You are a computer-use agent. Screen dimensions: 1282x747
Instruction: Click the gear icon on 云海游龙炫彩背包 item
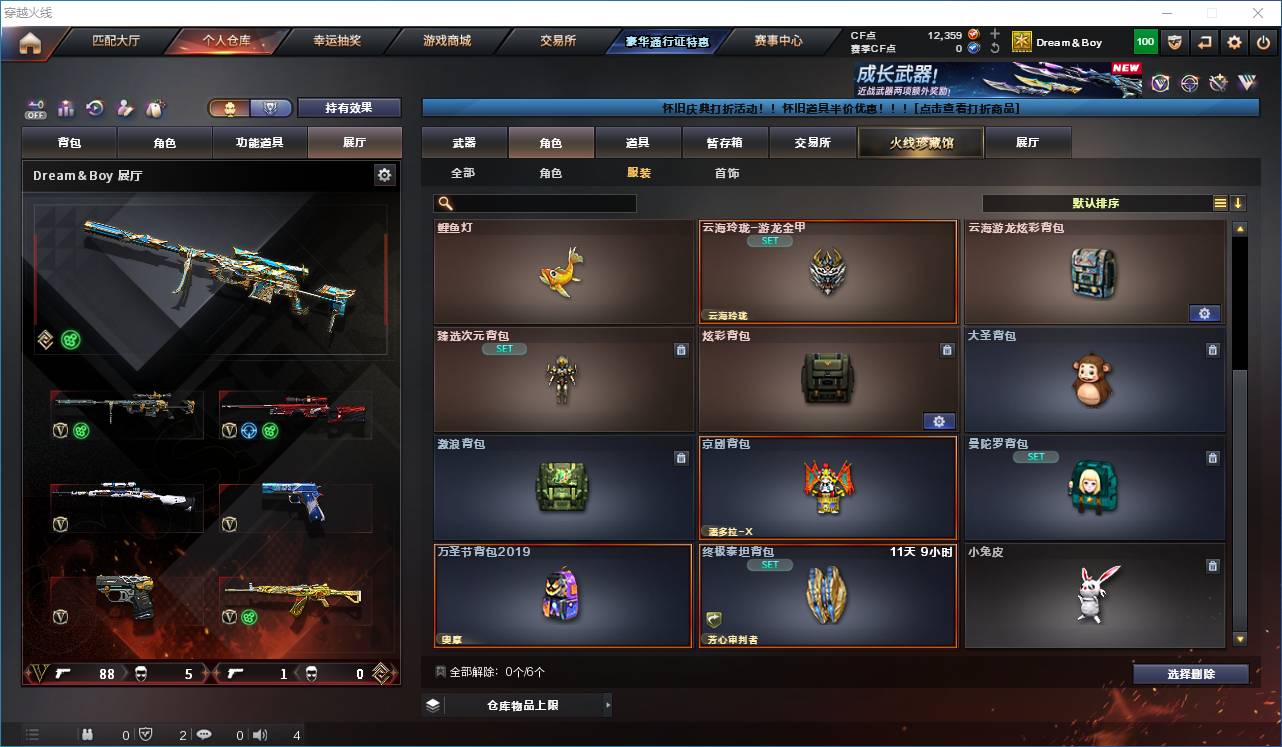pos(1204,313)
